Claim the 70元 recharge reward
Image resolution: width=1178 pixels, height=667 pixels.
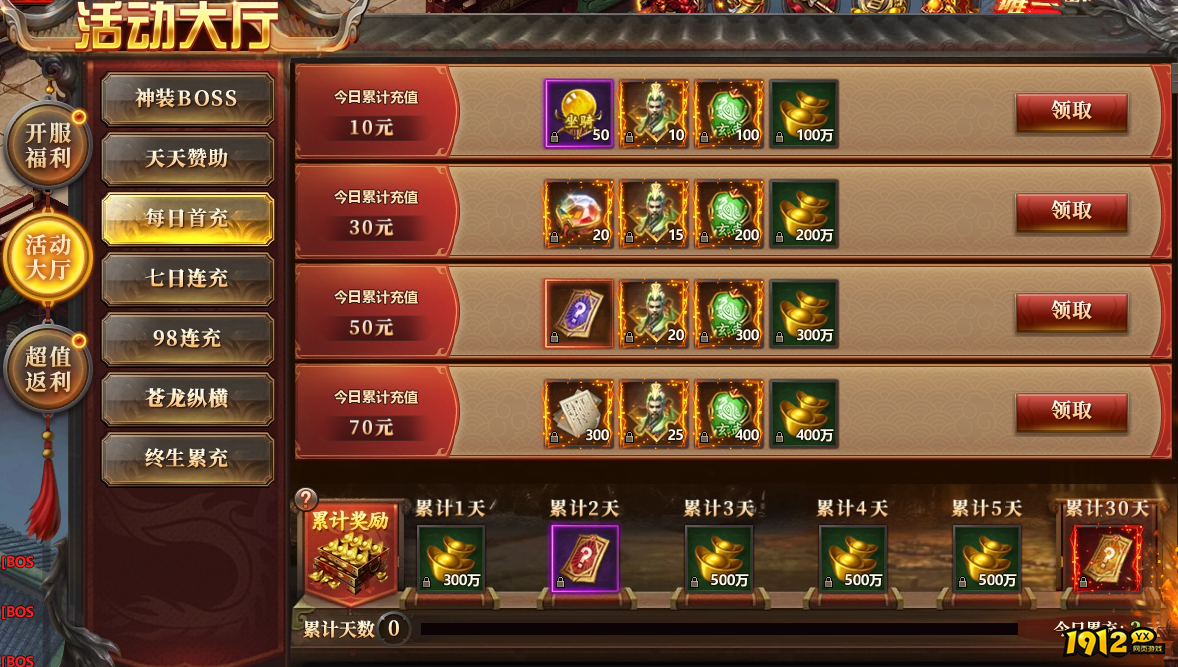coord(1071,411)
